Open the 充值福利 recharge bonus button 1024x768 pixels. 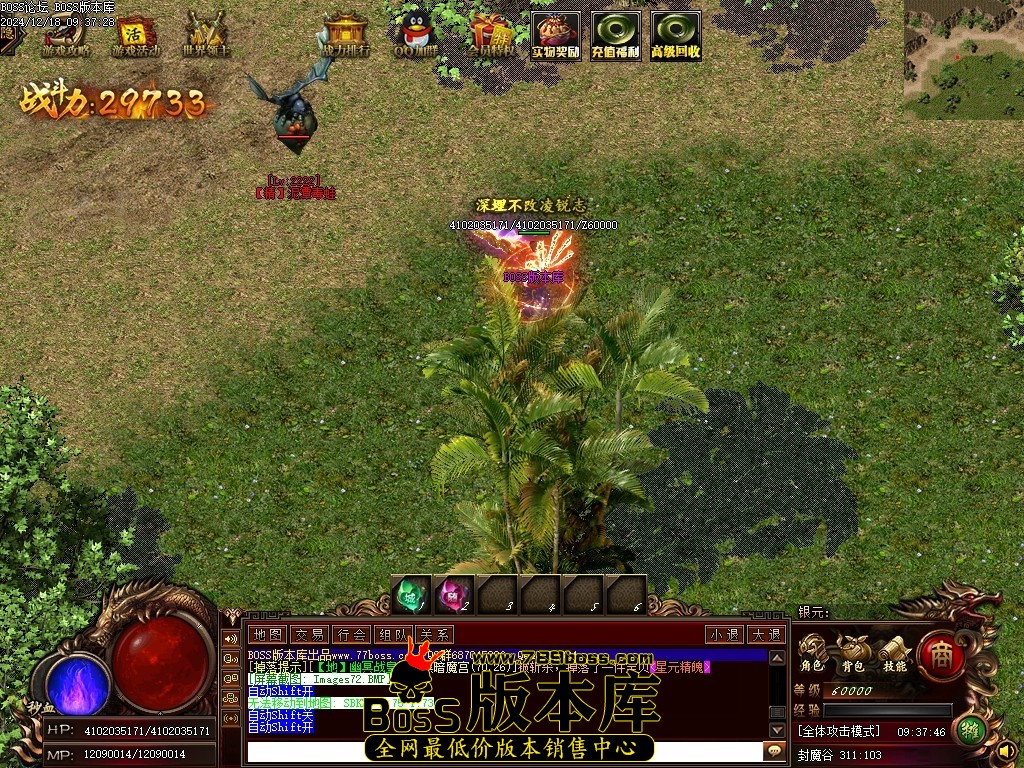tap(616, 36)
